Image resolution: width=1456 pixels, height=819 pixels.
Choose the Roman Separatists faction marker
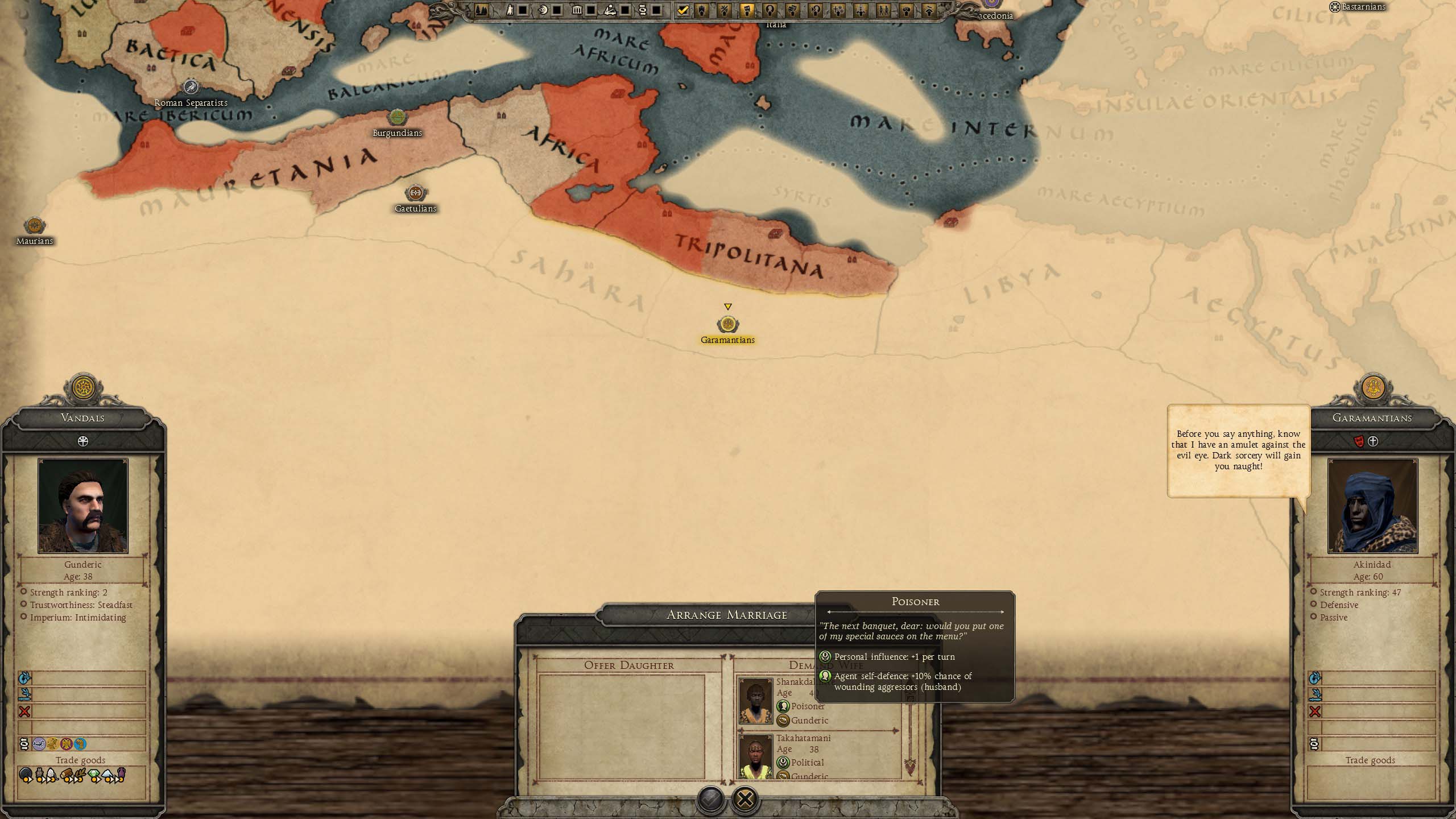pyautogui.click(x=191, y=87)
